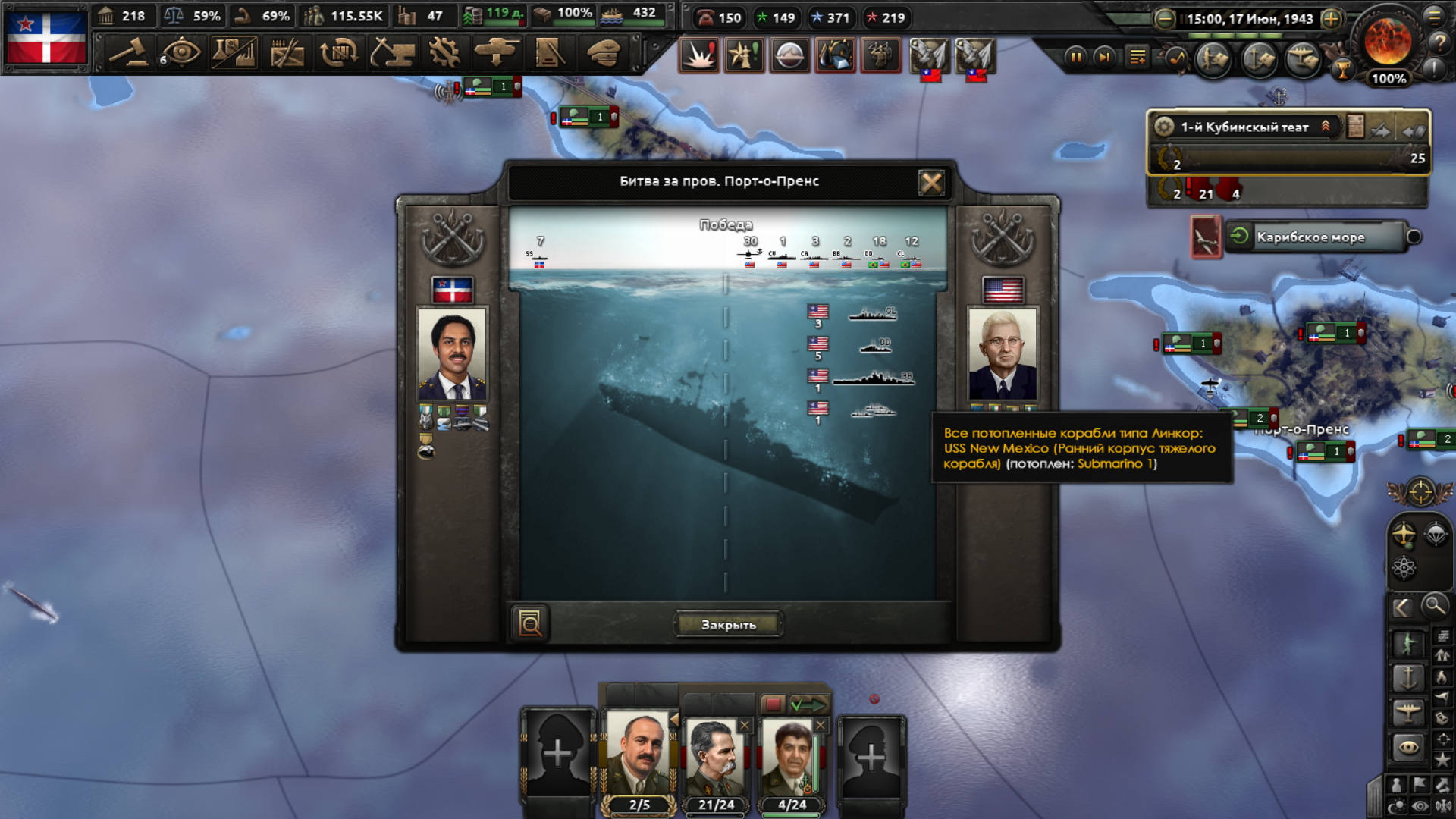Select the 1-й Кубинский театр theater

point(1244,127)
